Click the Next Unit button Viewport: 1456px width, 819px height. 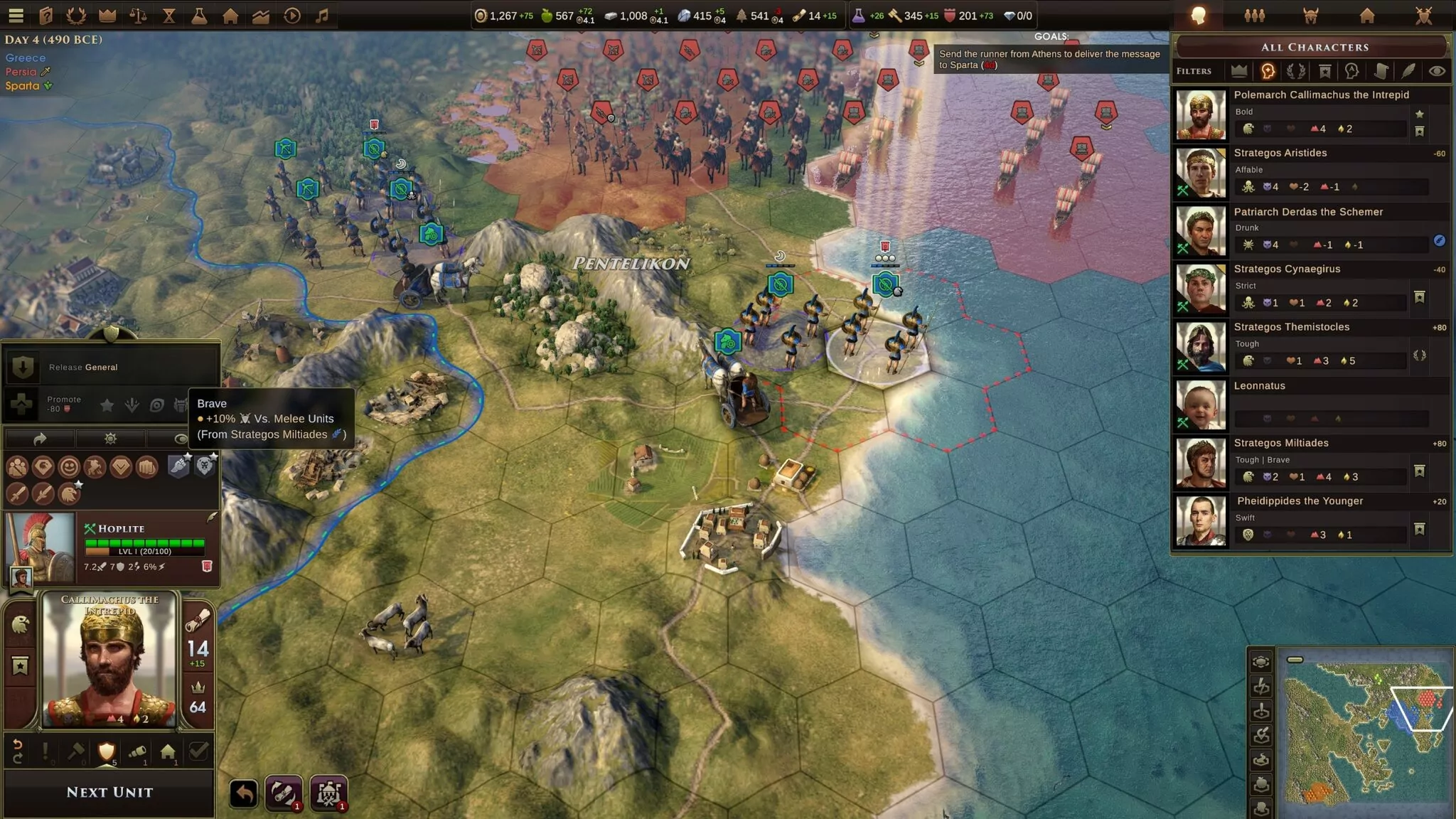(109, 792)
